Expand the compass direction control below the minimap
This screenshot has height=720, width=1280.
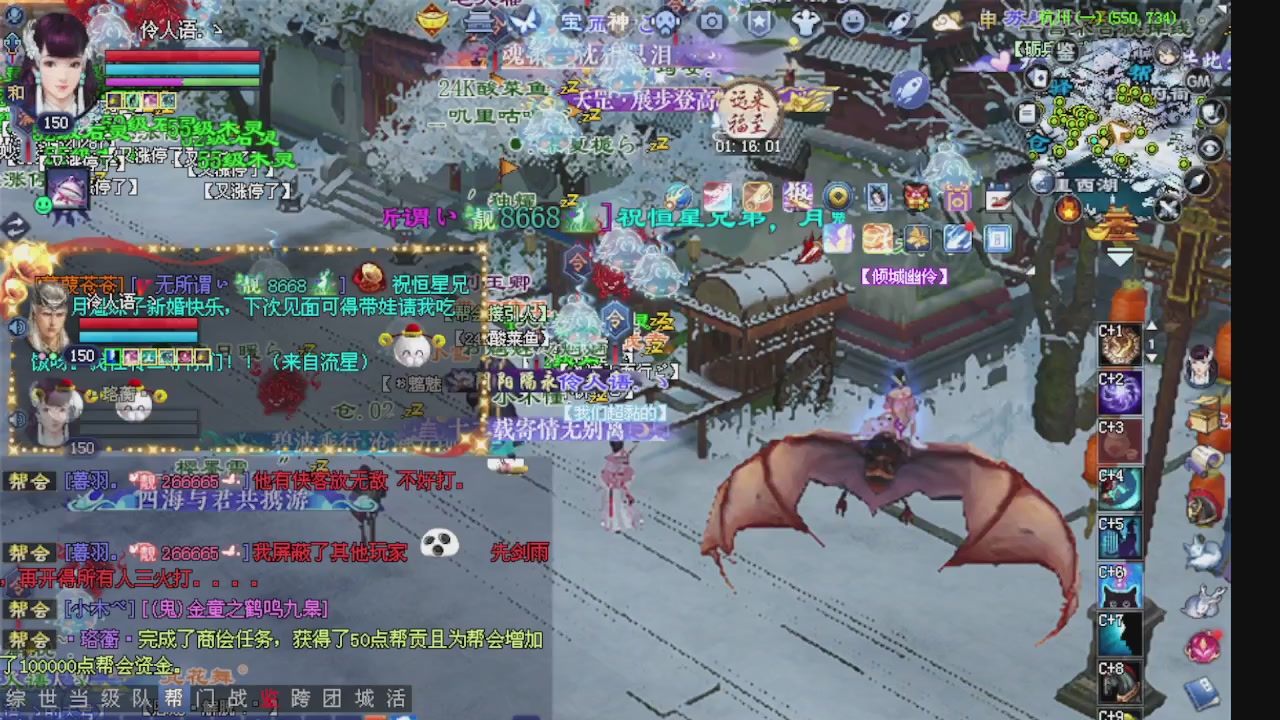click(1197, 181)
